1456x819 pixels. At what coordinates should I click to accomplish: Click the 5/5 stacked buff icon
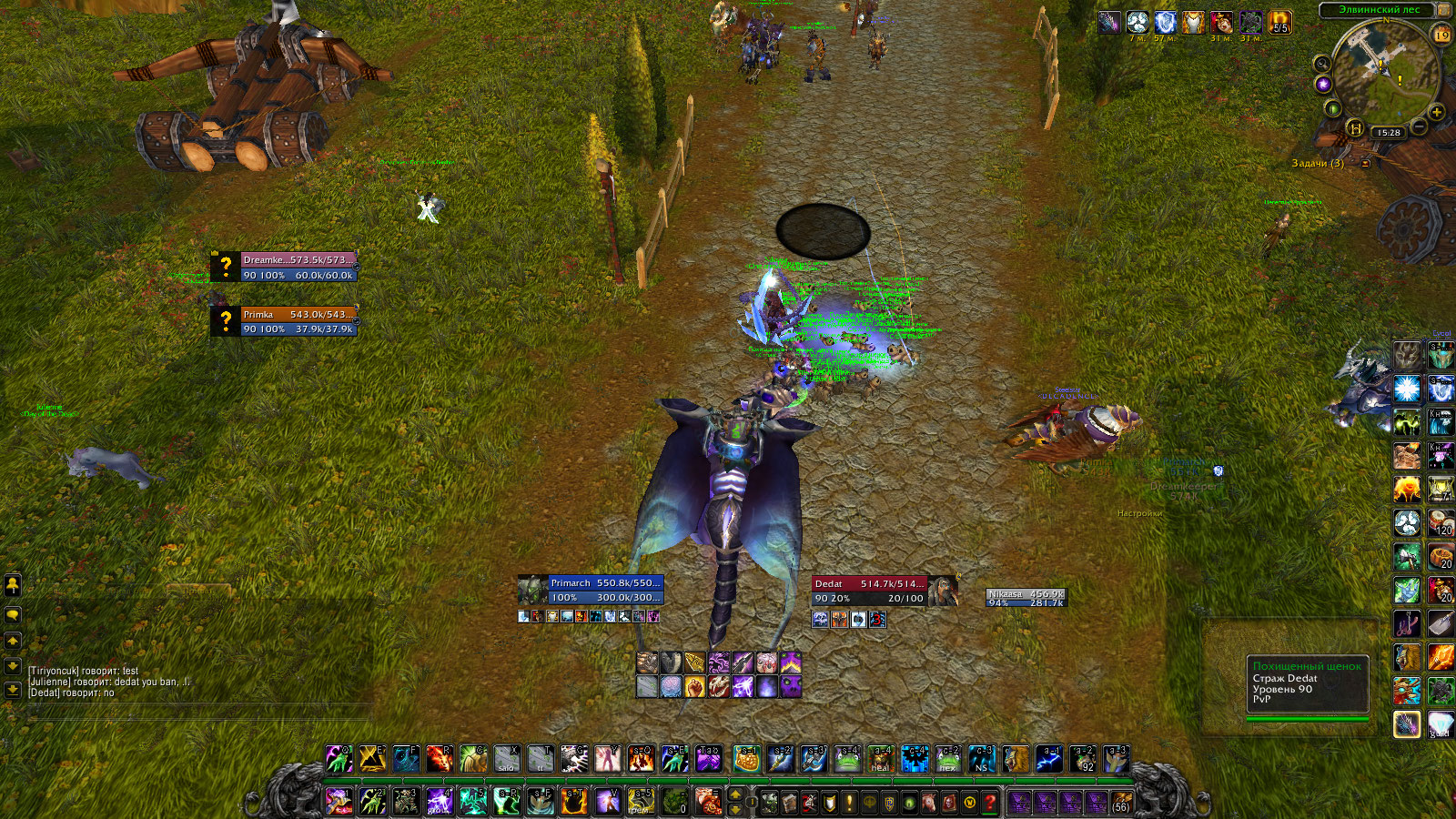(x=1279, y=22)
